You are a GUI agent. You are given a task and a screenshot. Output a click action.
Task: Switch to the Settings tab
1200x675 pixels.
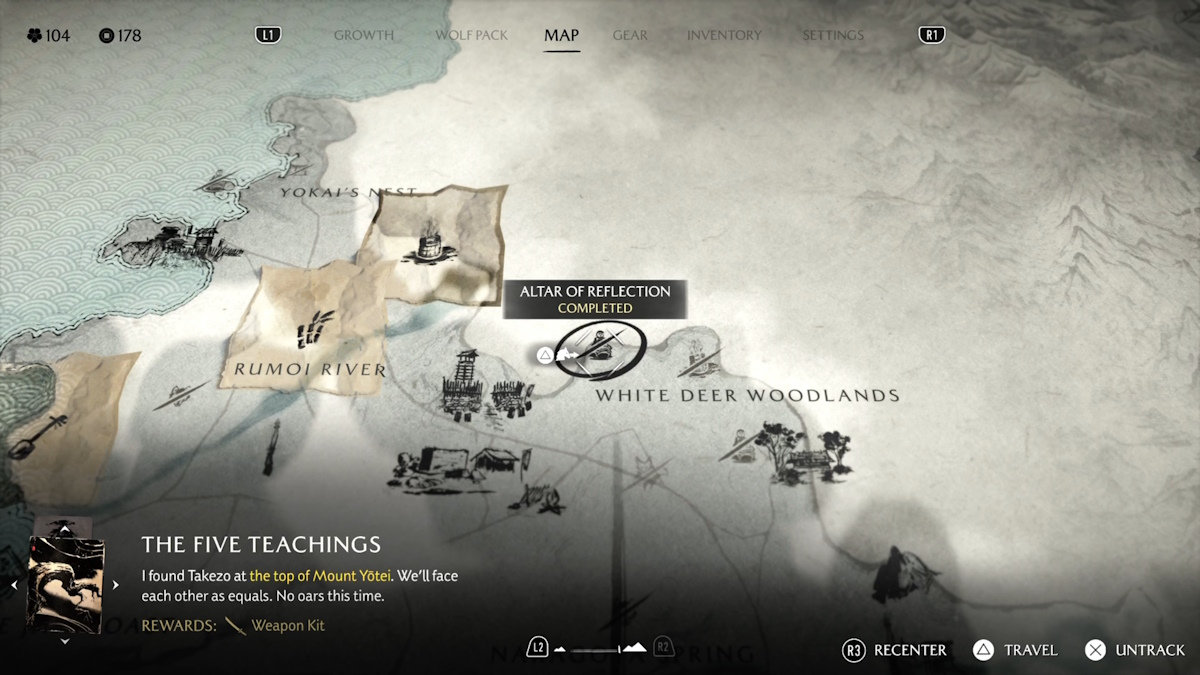[x=832, y=35]
